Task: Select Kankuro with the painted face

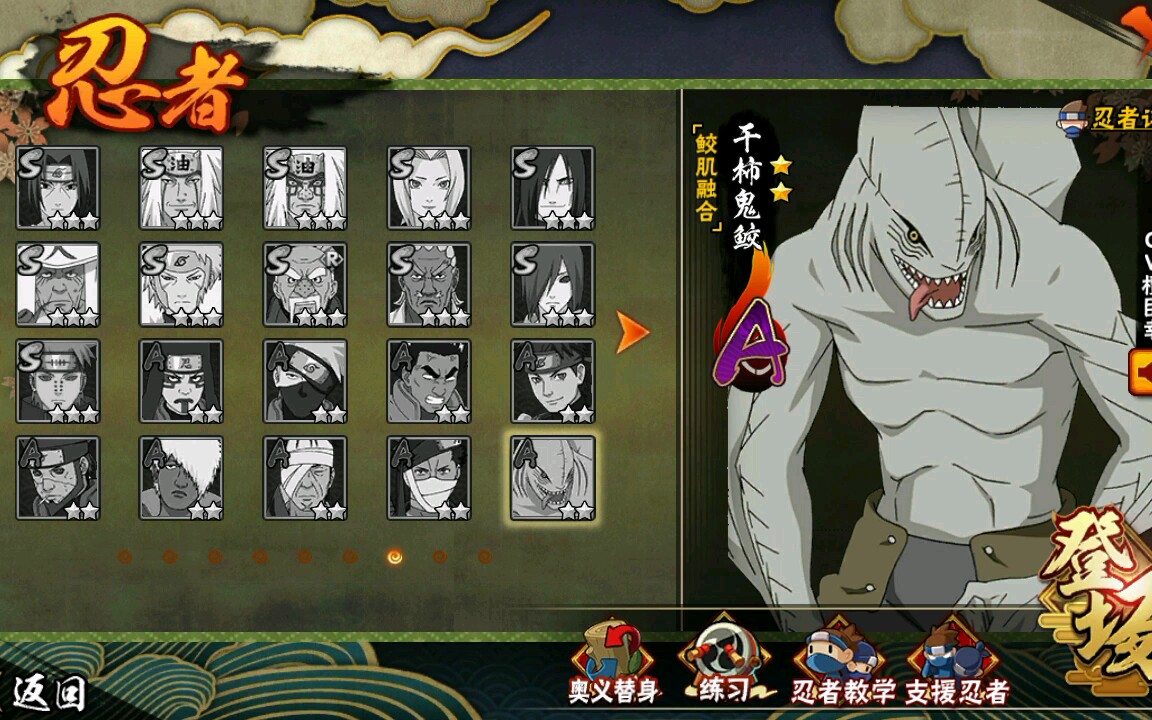Action: pos(181,381)
